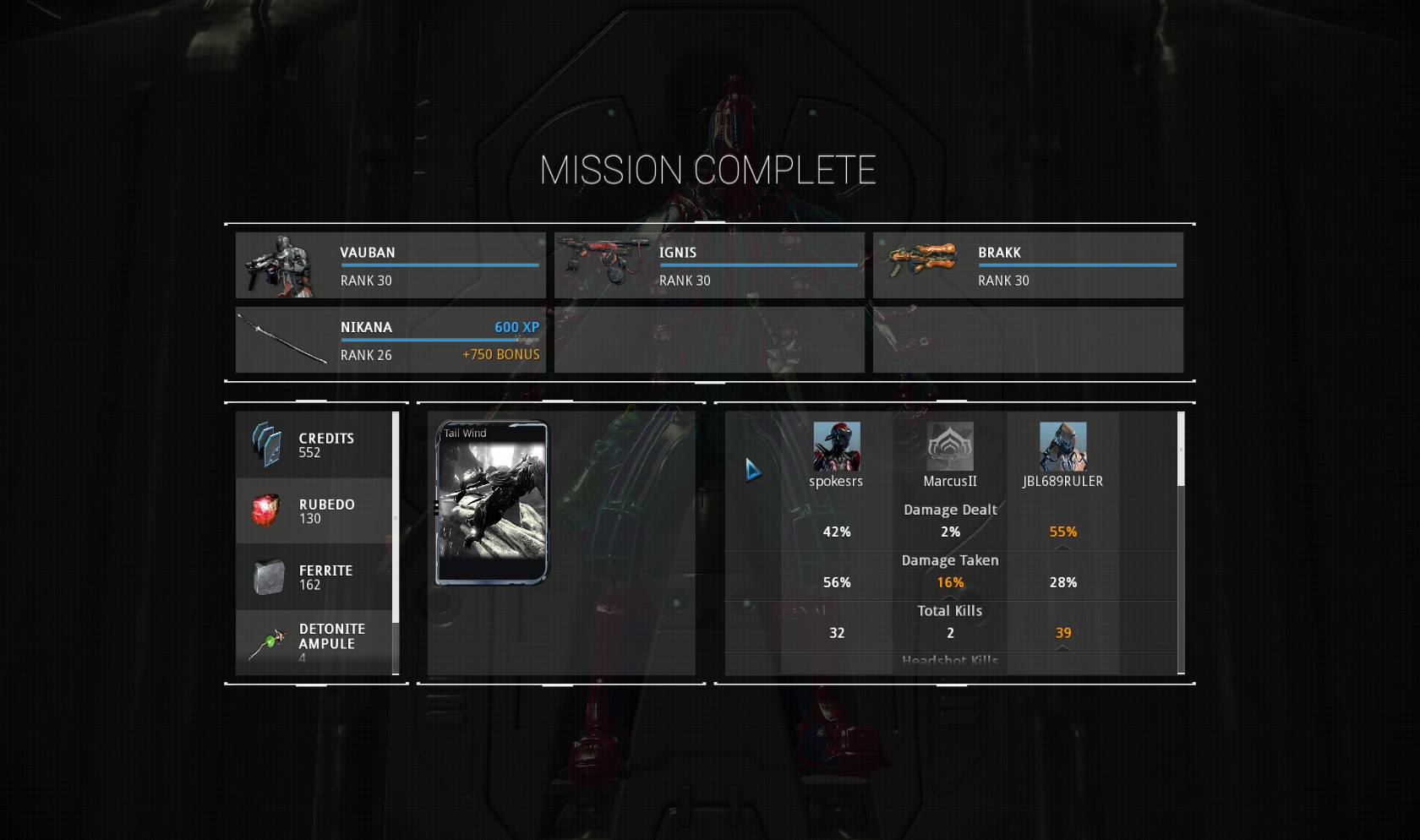1420x840 pixels.
Task: Choose the Detonite Ampule reward row
Action: [x=314, y=642]
